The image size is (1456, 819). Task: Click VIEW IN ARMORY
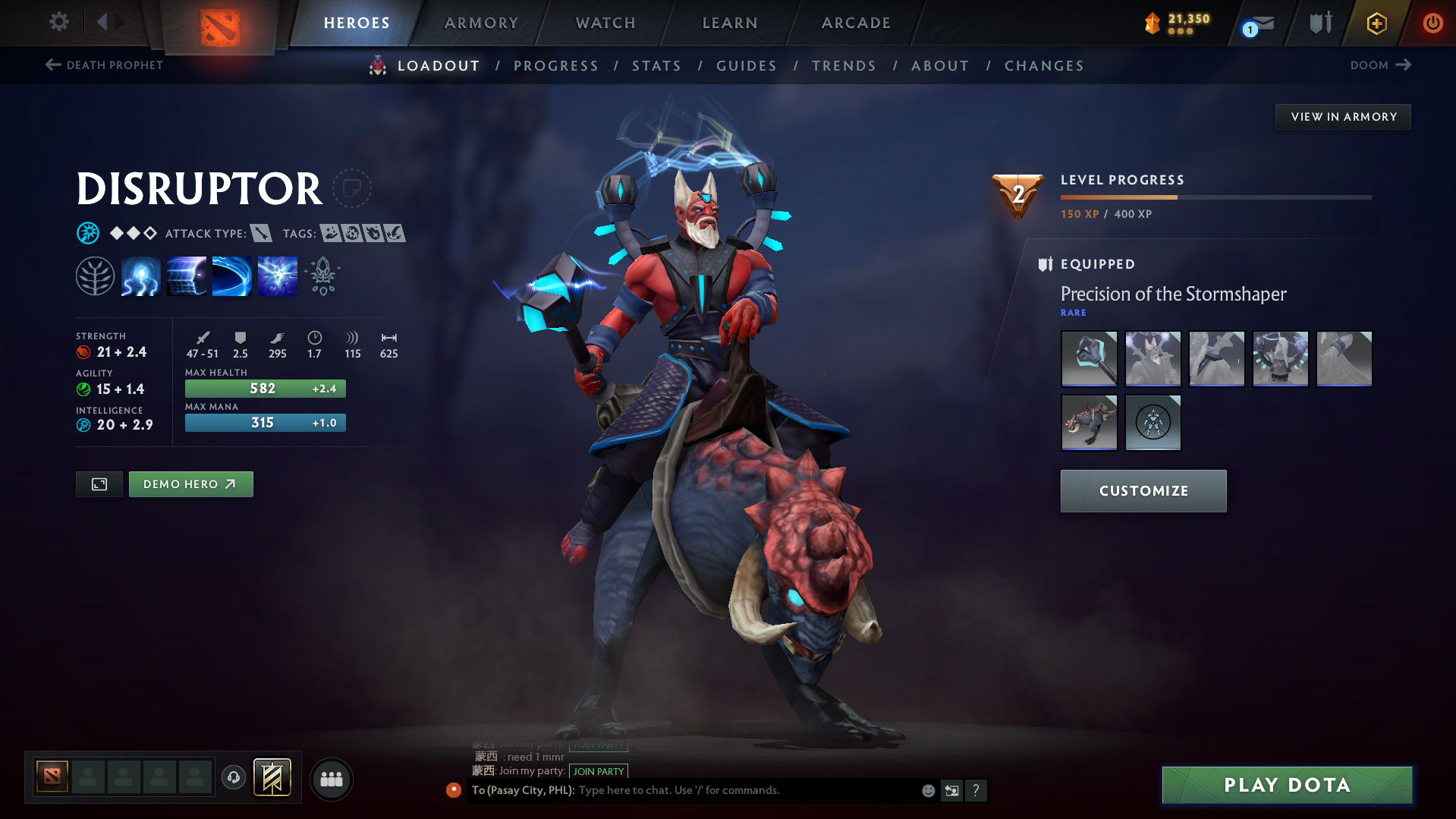tap(1343, 116)
